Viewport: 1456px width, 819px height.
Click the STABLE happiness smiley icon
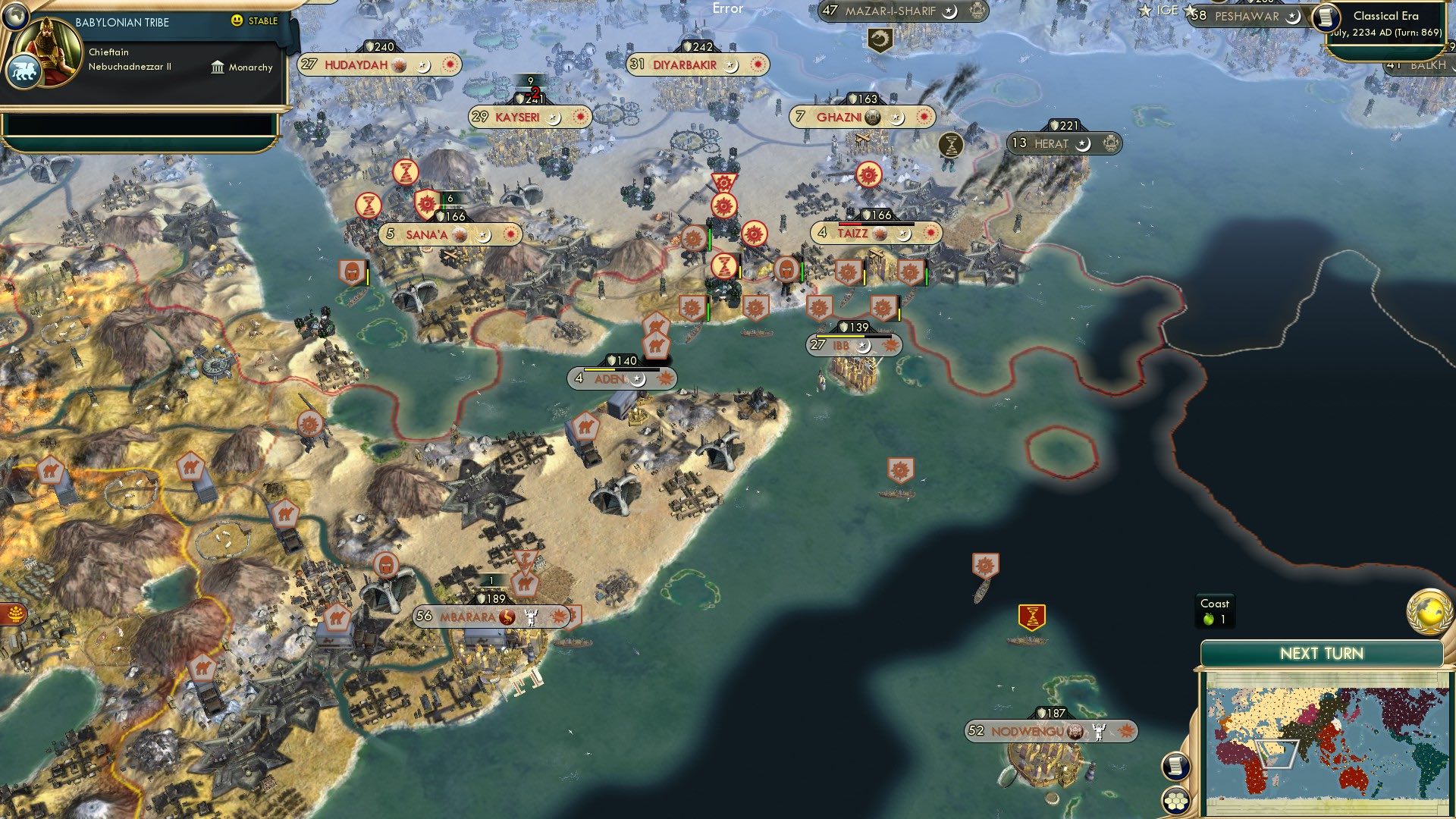[x=239, y=22]
